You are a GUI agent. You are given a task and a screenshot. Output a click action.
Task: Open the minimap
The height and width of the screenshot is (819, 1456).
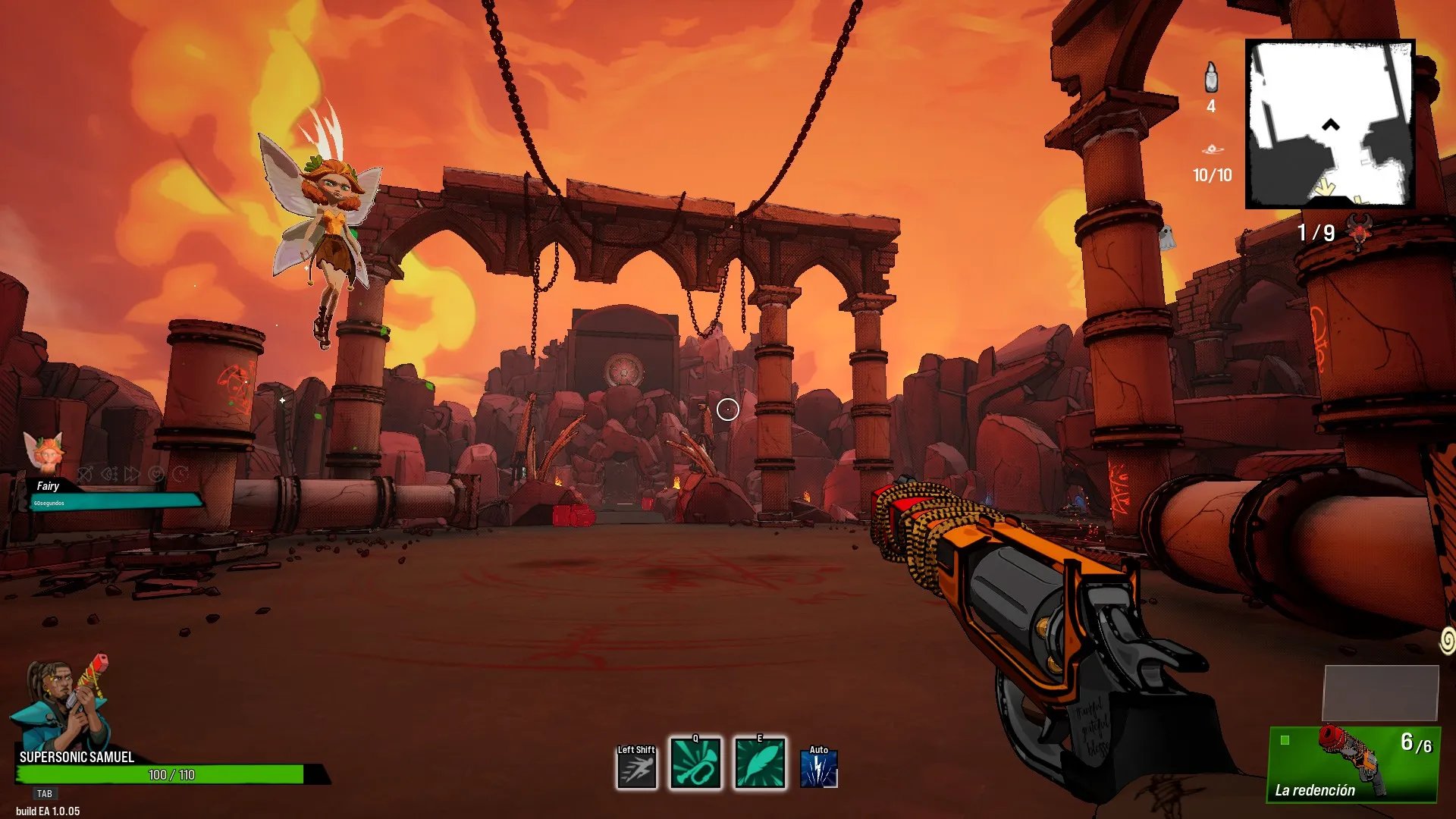[x=1330, y=124]
